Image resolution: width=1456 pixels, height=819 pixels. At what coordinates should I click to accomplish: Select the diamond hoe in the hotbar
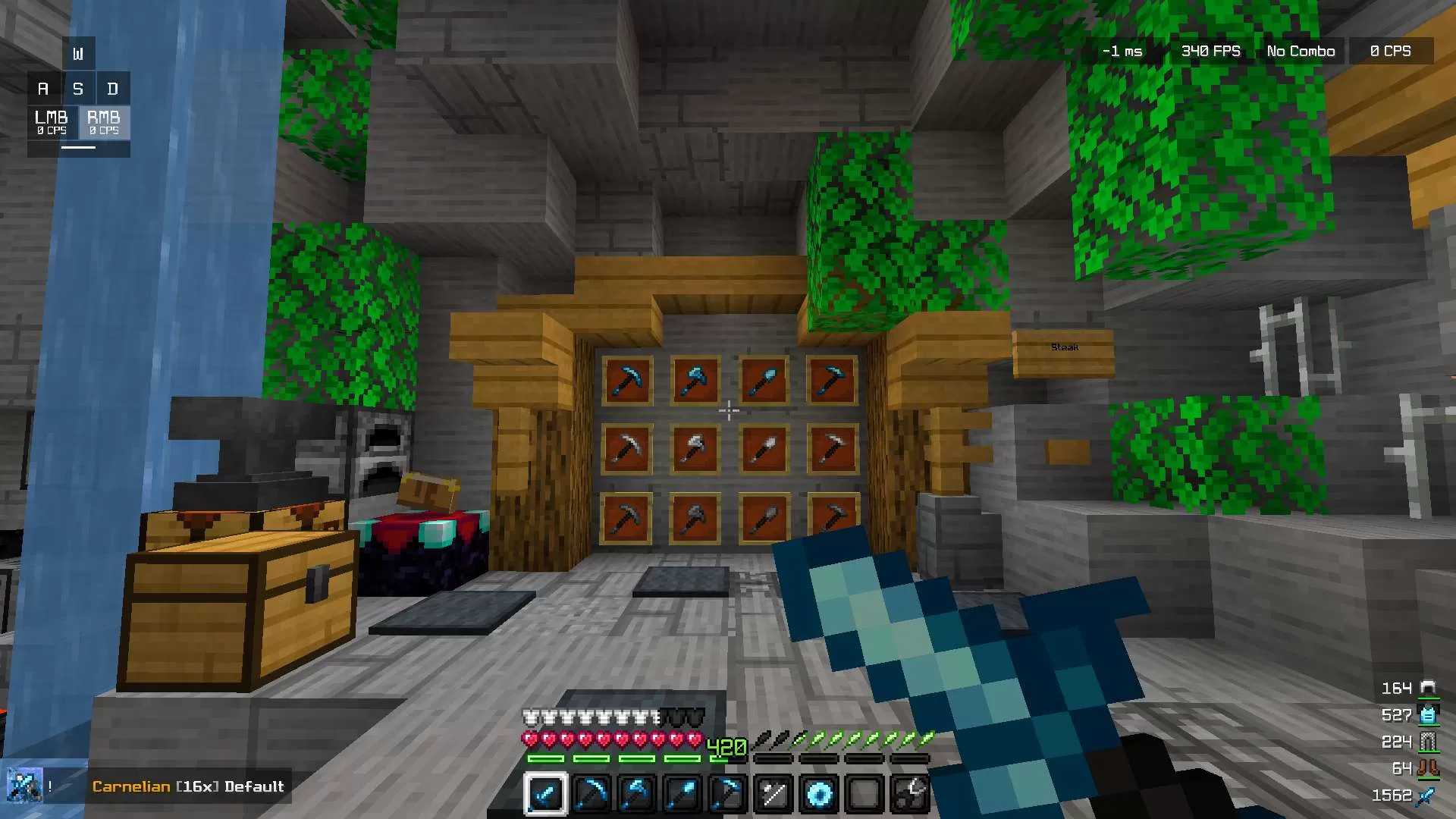coord(730,794)
